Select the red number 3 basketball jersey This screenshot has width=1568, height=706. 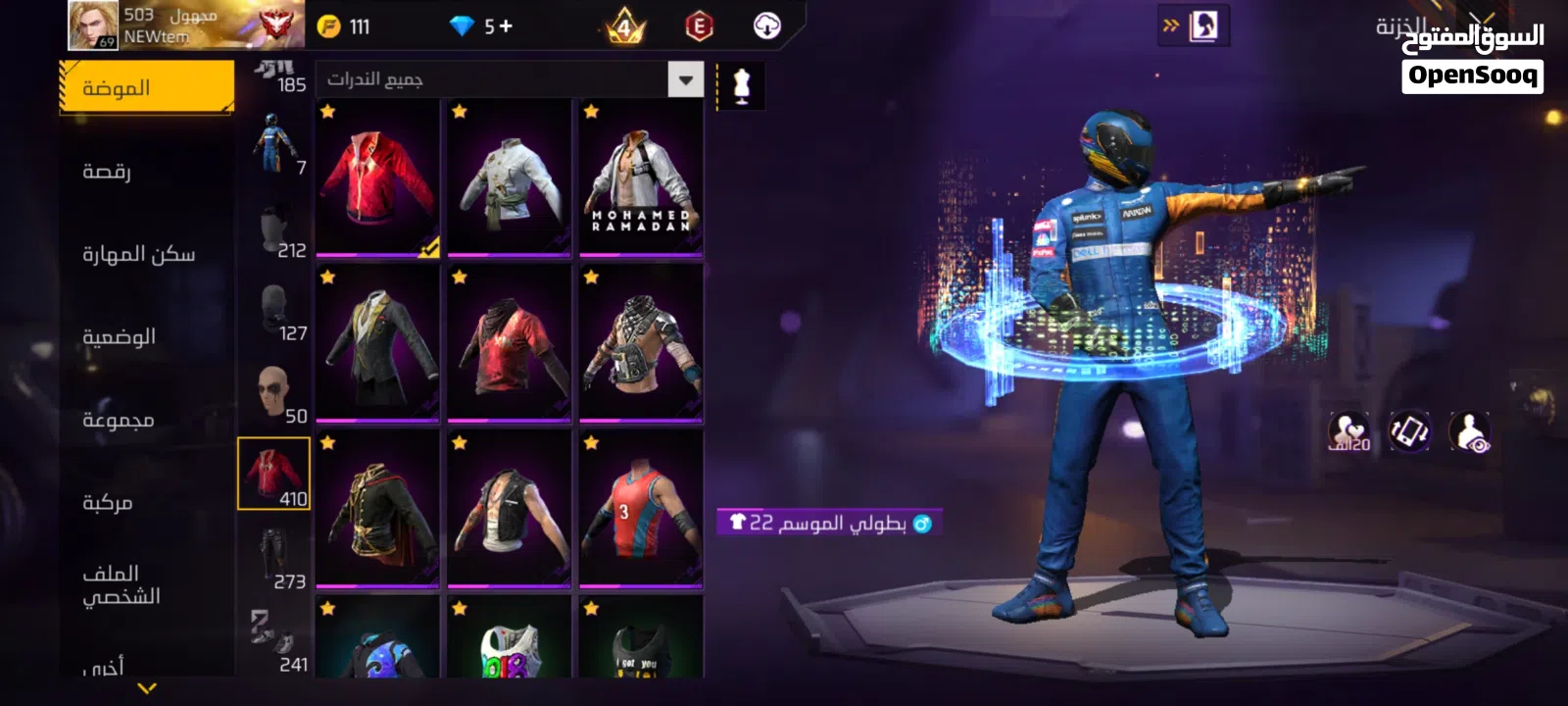point(641,510)
